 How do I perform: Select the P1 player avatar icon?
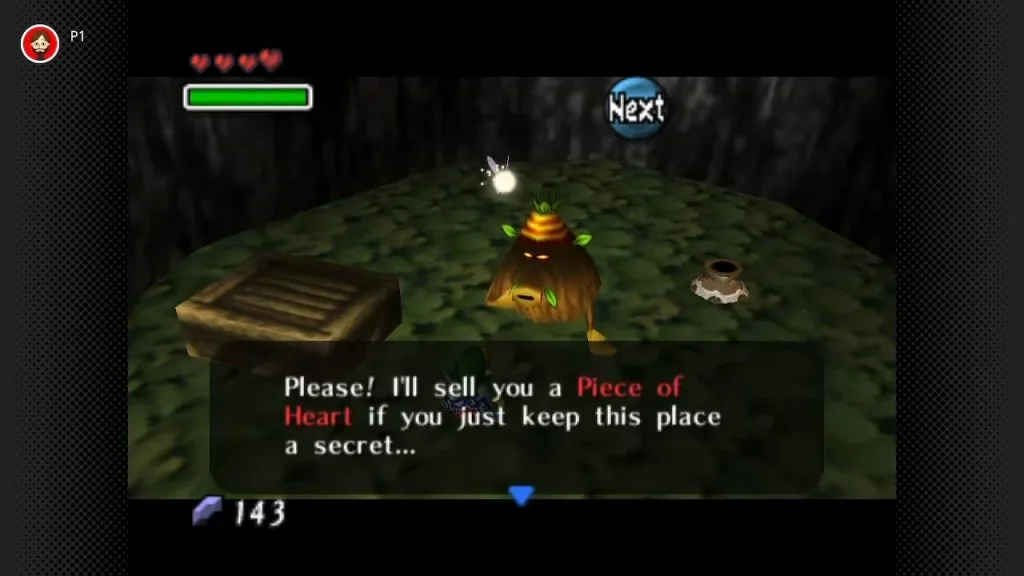click(40, 43)
